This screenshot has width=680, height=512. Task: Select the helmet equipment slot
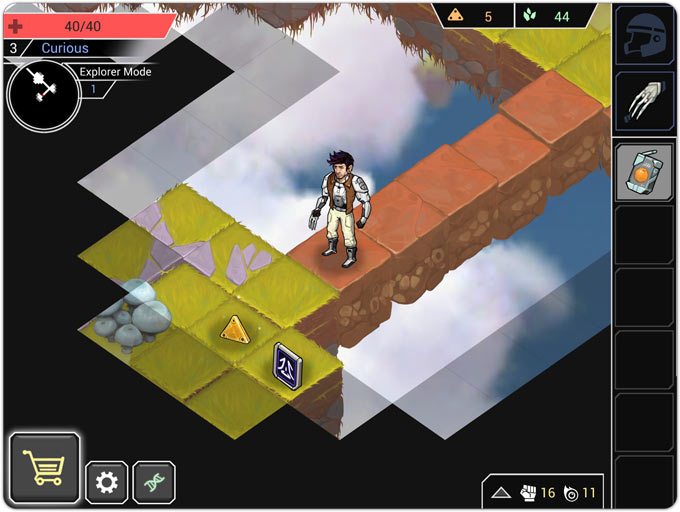[642, 36]
